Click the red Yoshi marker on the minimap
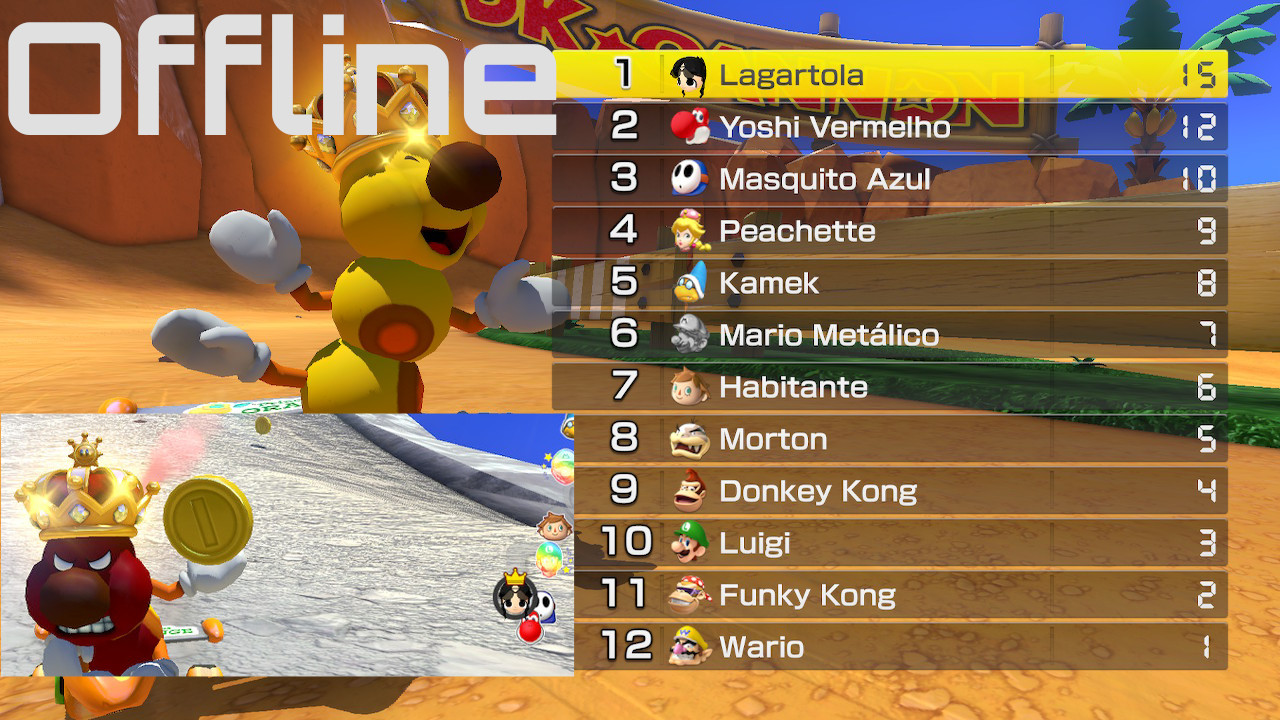 [x=529, y=629]
